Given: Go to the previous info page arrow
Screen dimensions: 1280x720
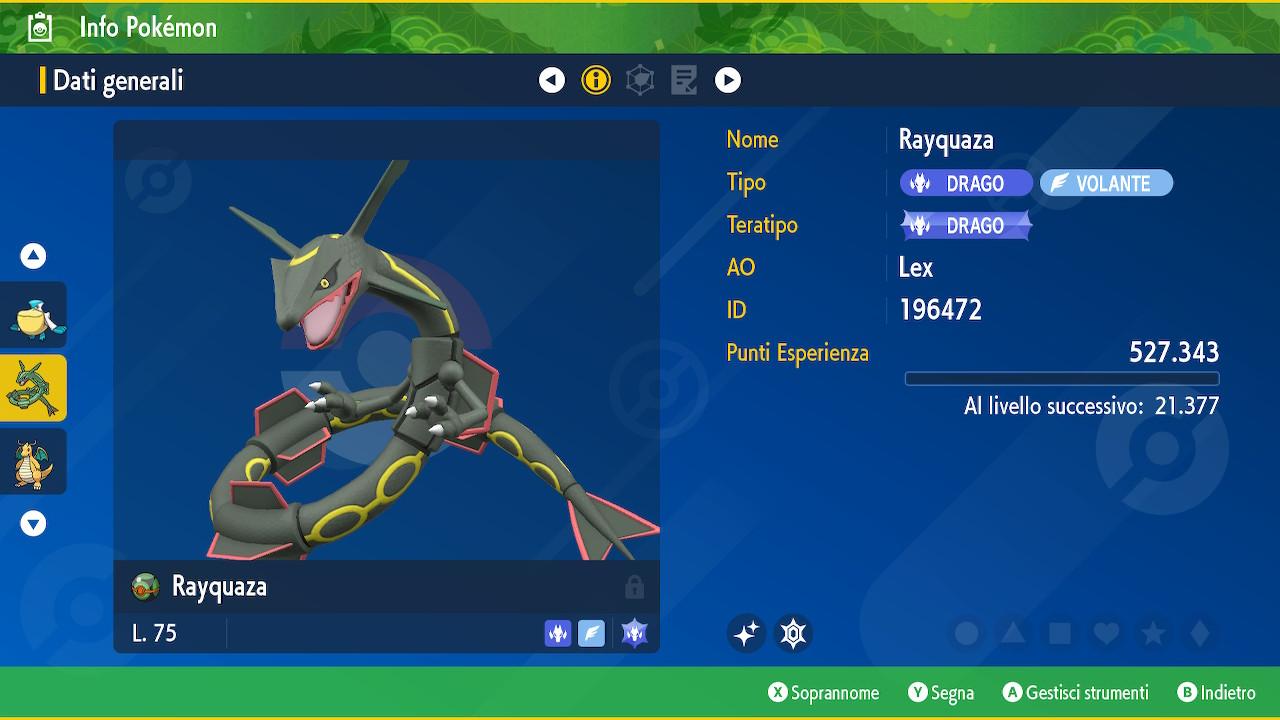Looking at the screenshot, I should click(x=552, y=80).
